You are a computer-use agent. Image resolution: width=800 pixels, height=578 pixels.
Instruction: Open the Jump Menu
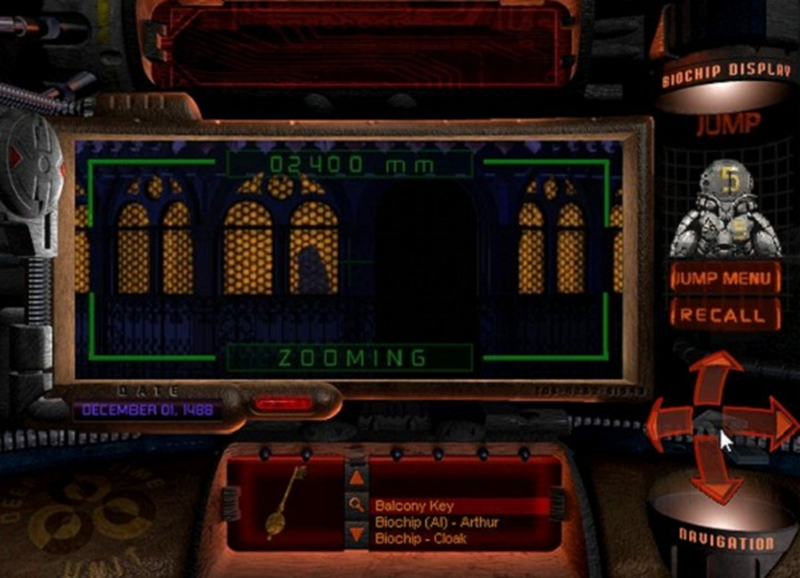point(725,279)
